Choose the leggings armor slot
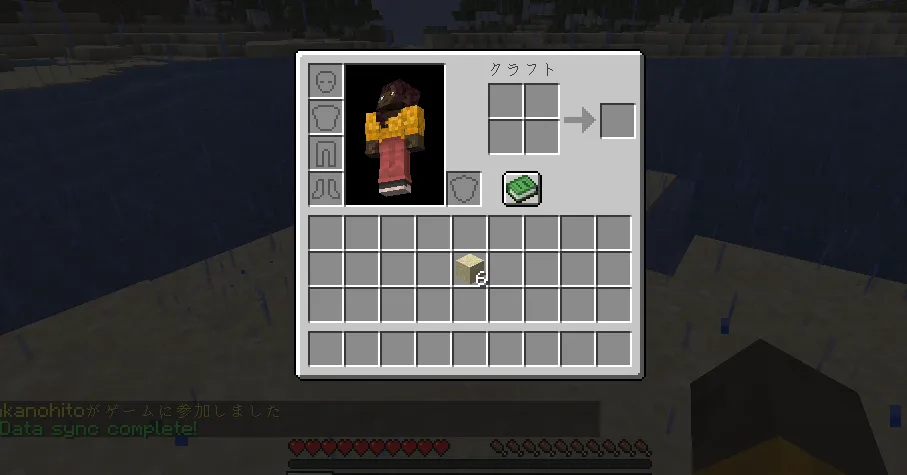 pos(326,153)
